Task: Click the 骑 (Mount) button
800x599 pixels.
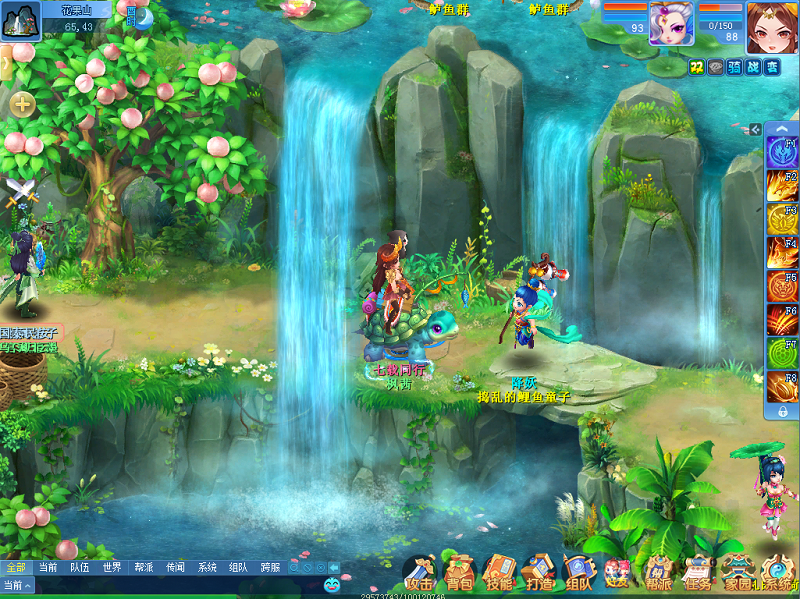Action: (x=735, y=67)
